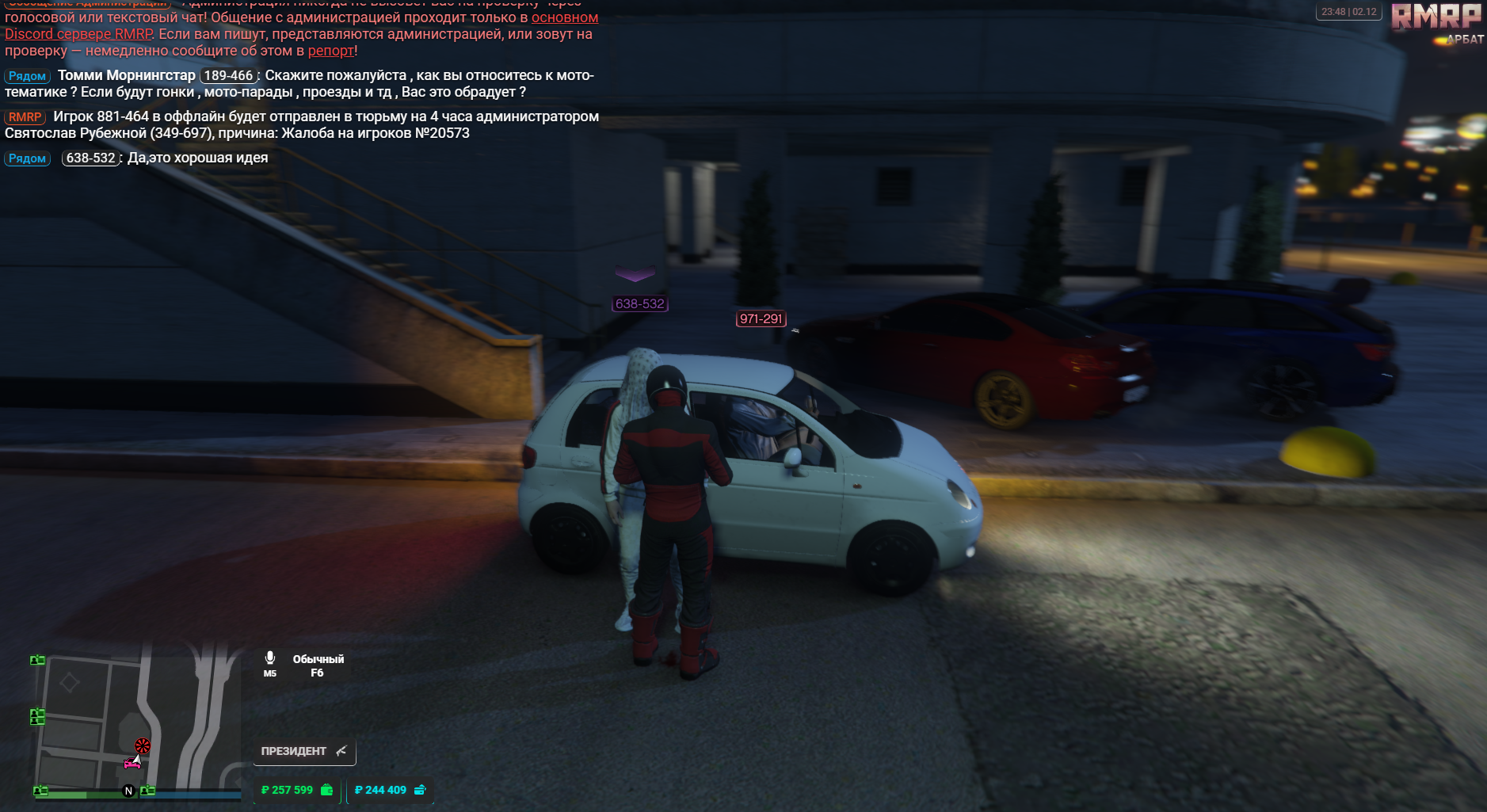Select the rifle icon in ПРЕЗИДЕНТ slot

341,750
